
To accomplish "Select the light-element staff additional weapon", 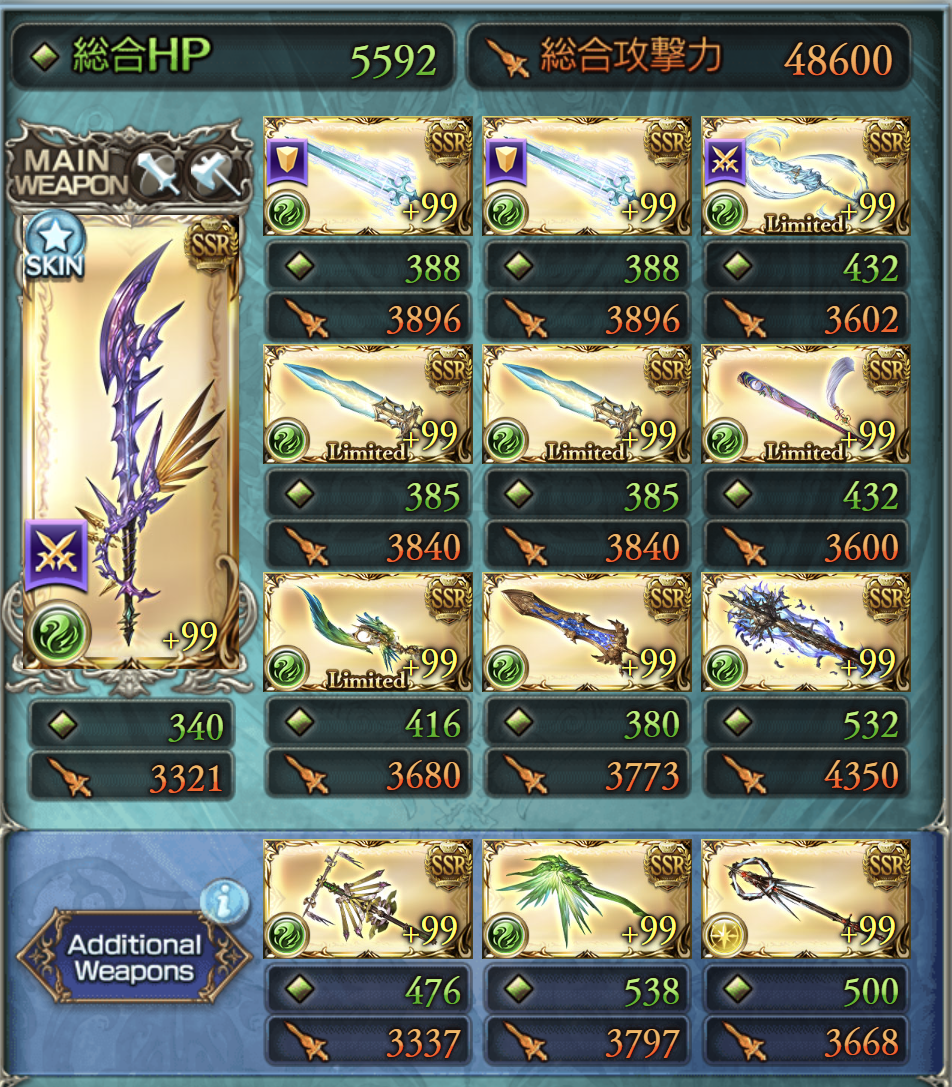I will pos(806,899).
